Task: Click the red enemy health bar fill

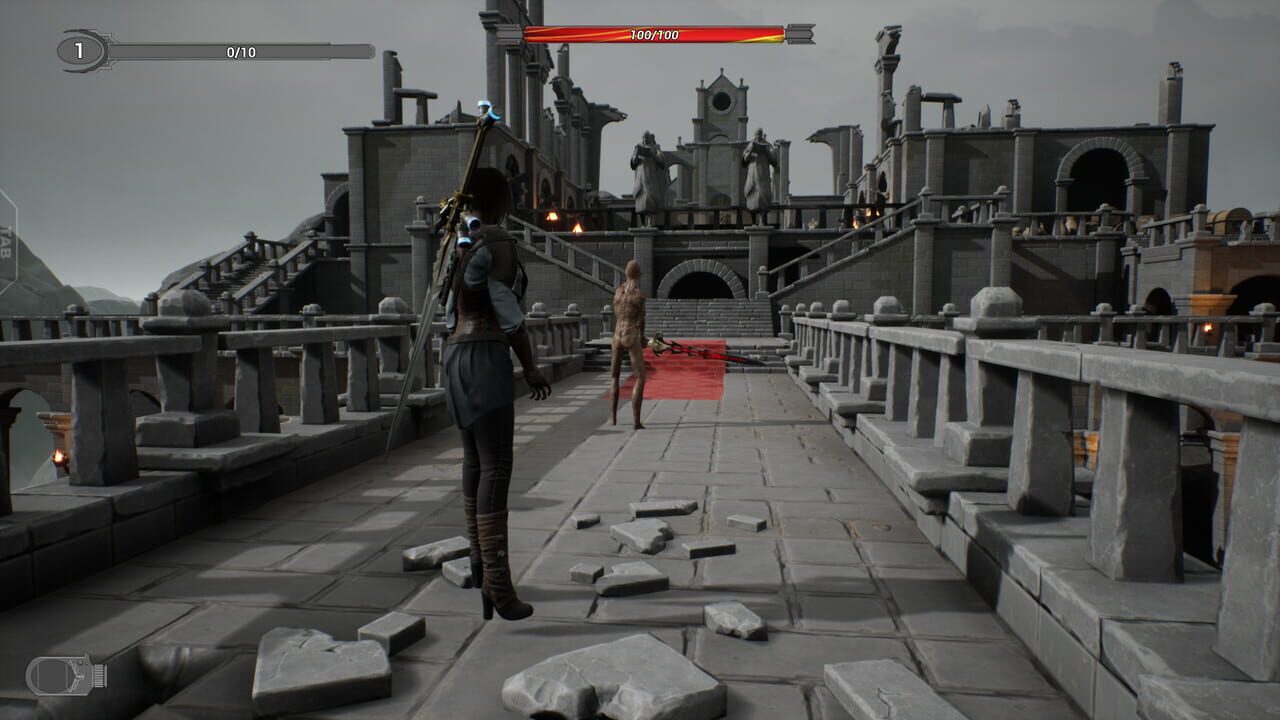Action: click(655, 31)
